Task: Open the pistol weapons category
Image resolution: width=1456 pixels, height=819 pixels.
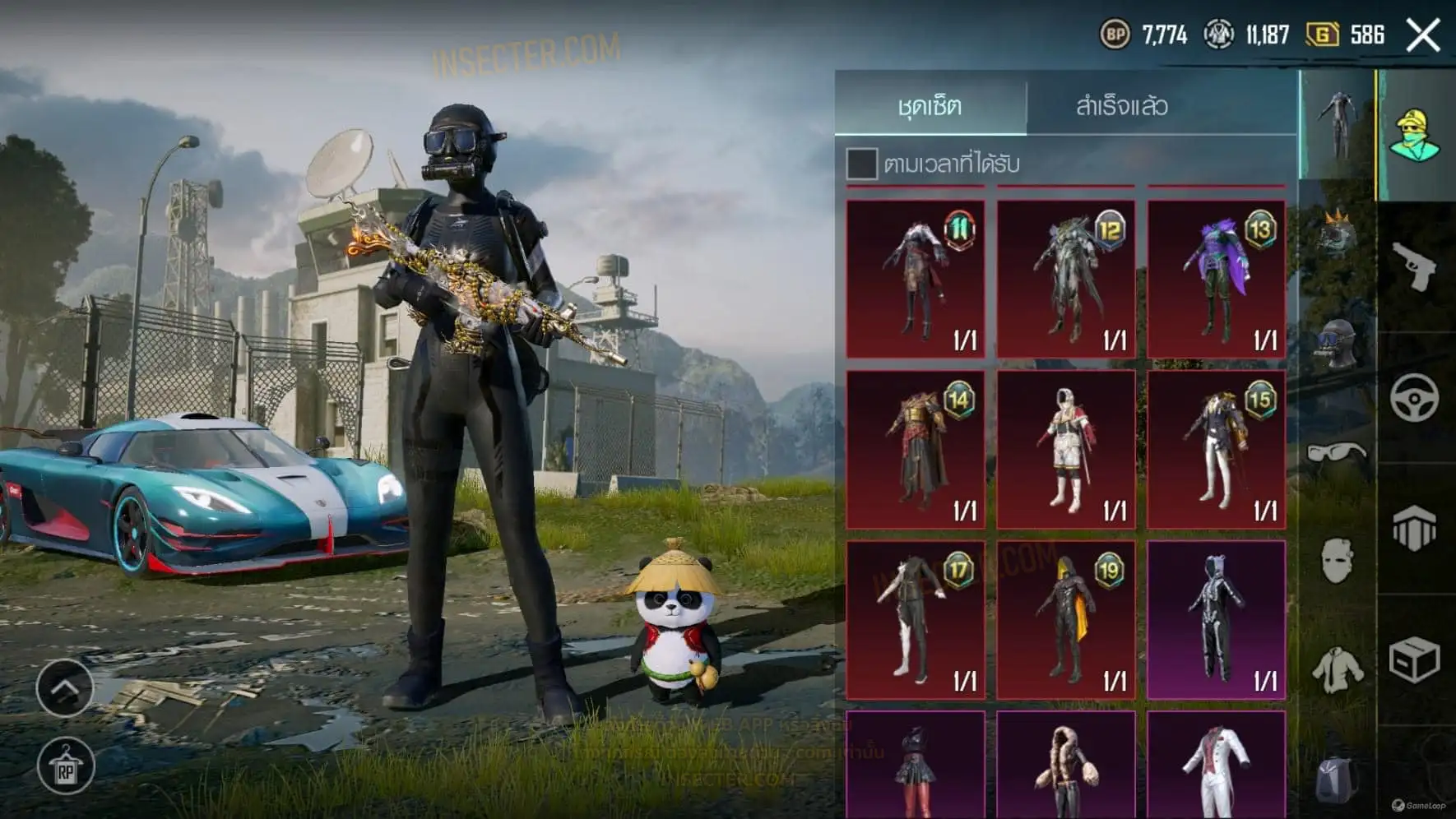Action: [1414, 266]
